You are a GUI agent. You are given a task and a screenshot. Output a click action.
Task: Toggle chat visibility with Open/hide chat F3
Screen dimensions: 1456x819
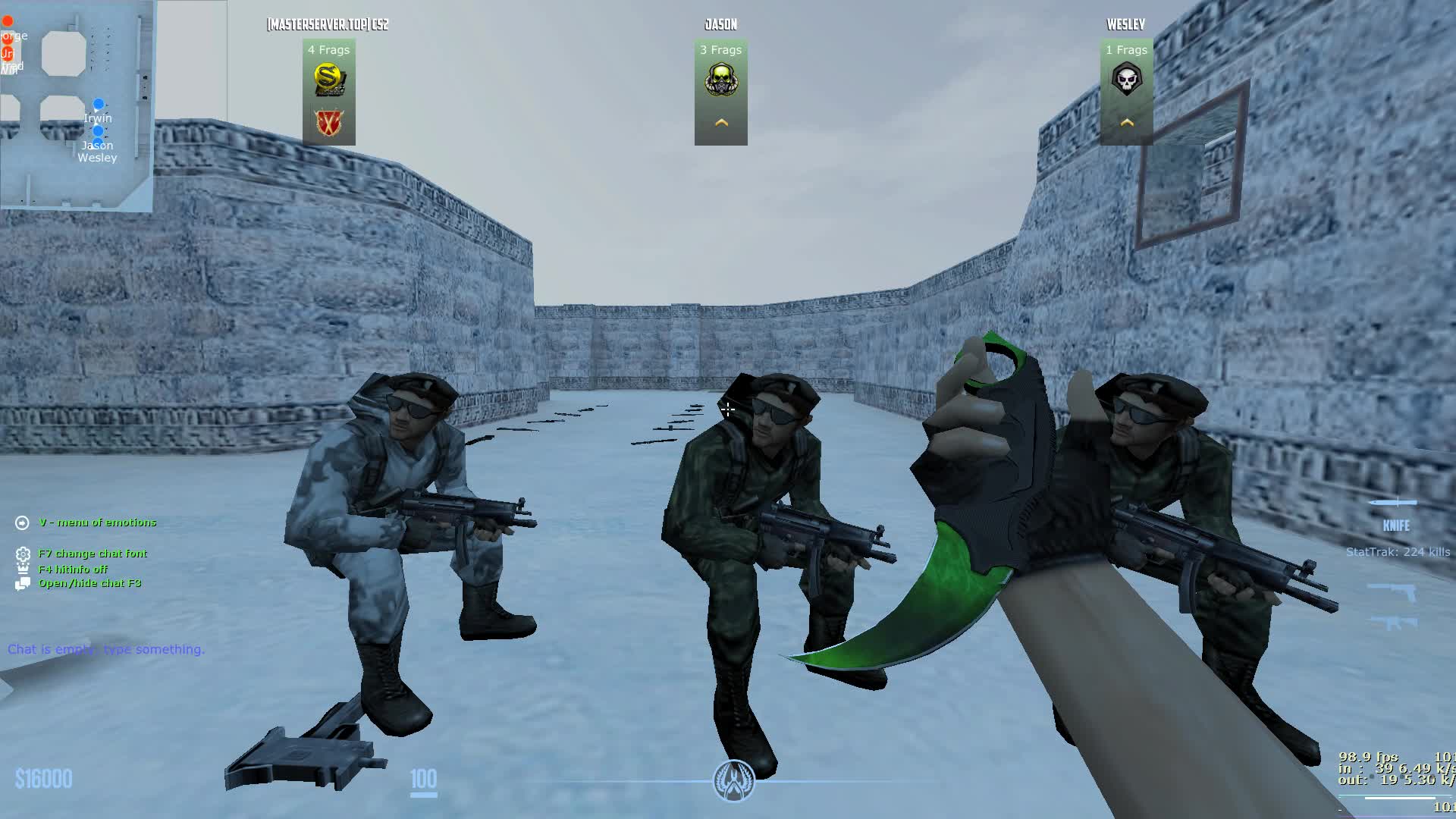(89, 583)
